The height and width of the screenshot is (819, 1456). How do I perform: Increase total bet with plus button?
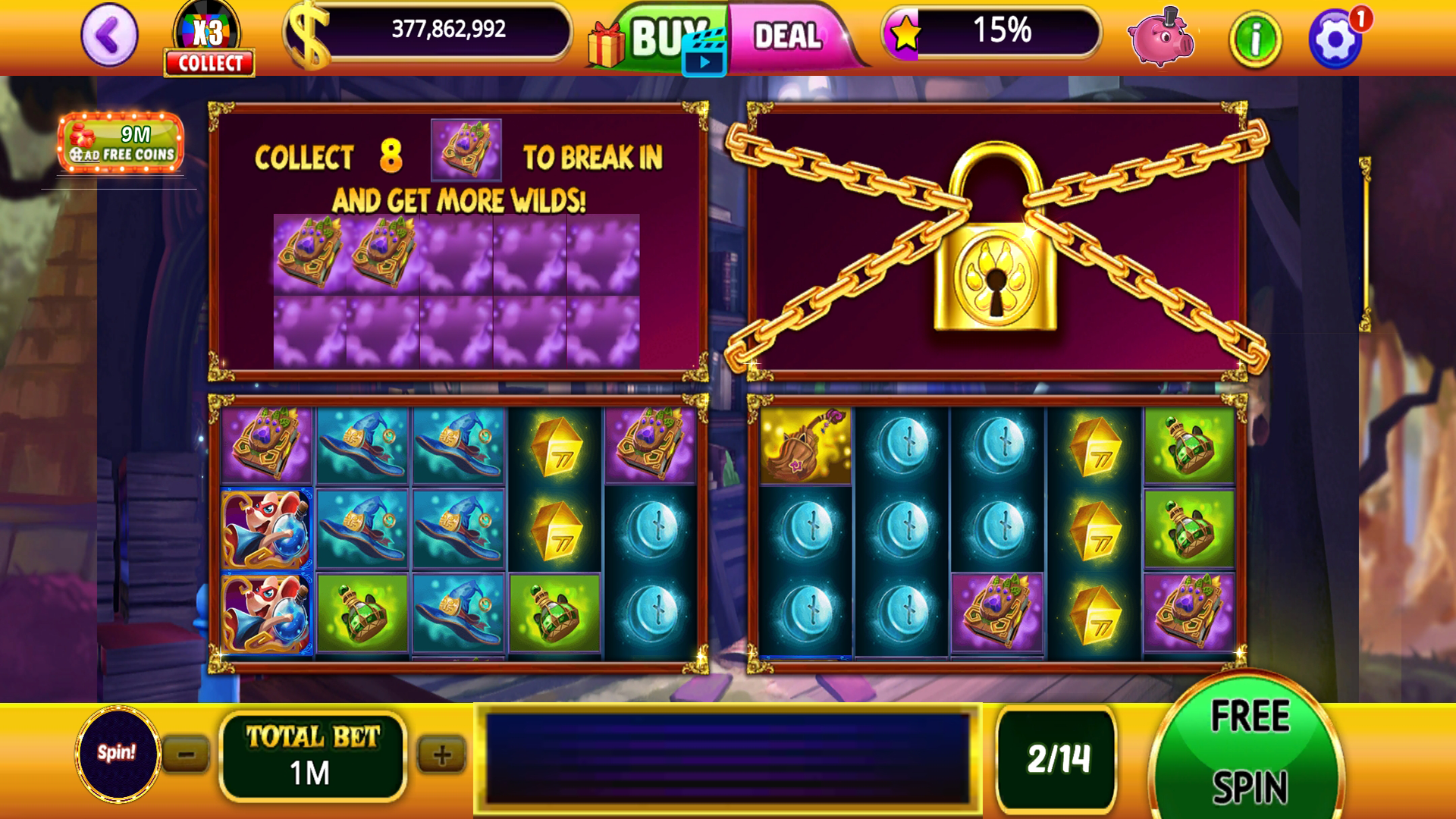tap(441, 755)
